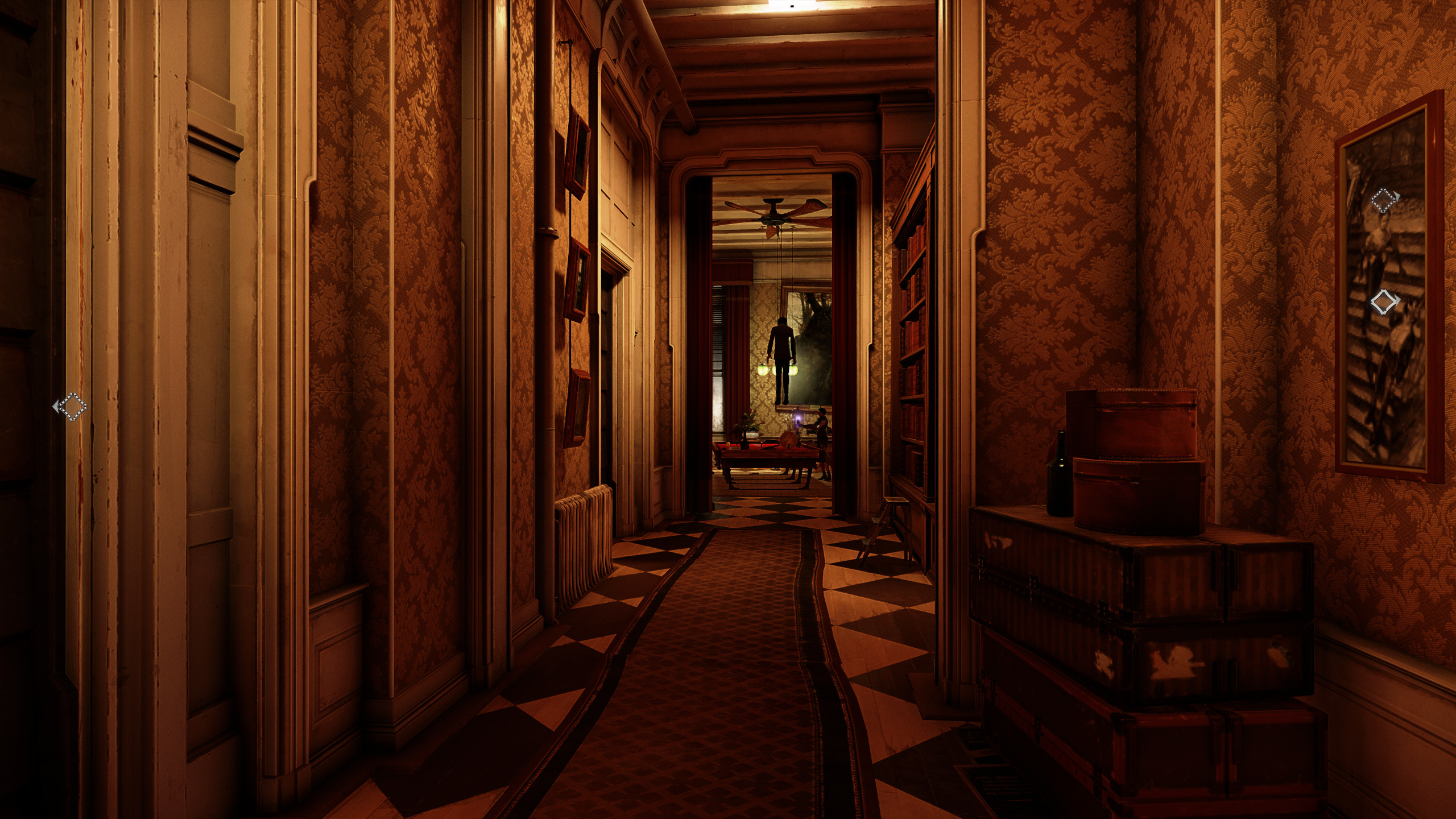Click the dotted diamond marker with left arrow
Image resolution: width=1456 pixels, height=819 pixels.
(x=72, y=406)
